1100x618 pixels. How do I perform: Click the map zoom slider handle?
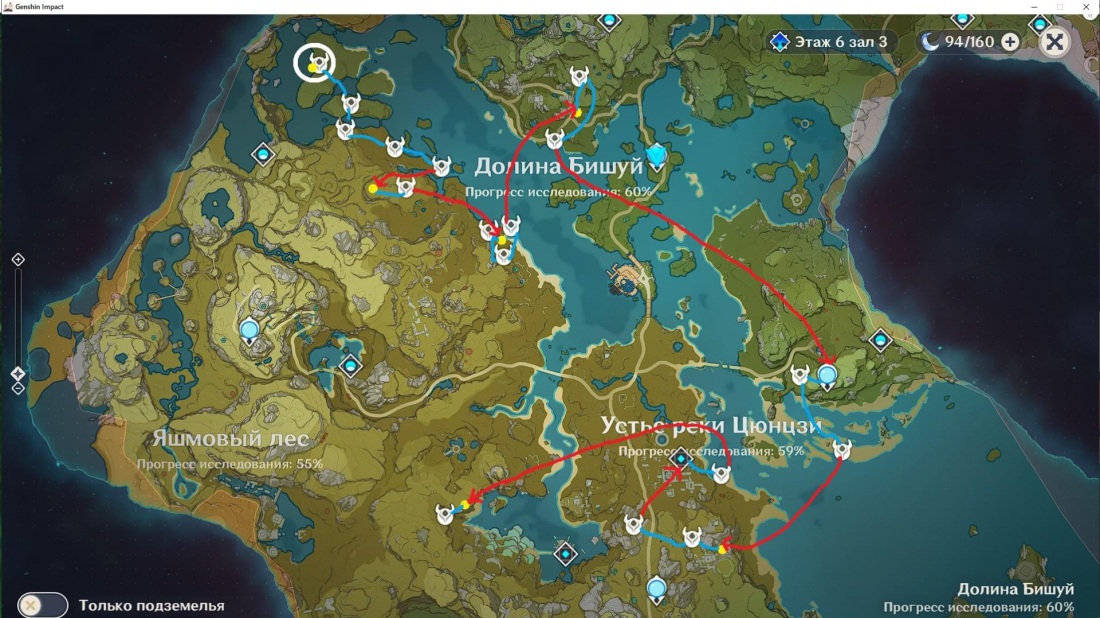(x=18, y=374)
